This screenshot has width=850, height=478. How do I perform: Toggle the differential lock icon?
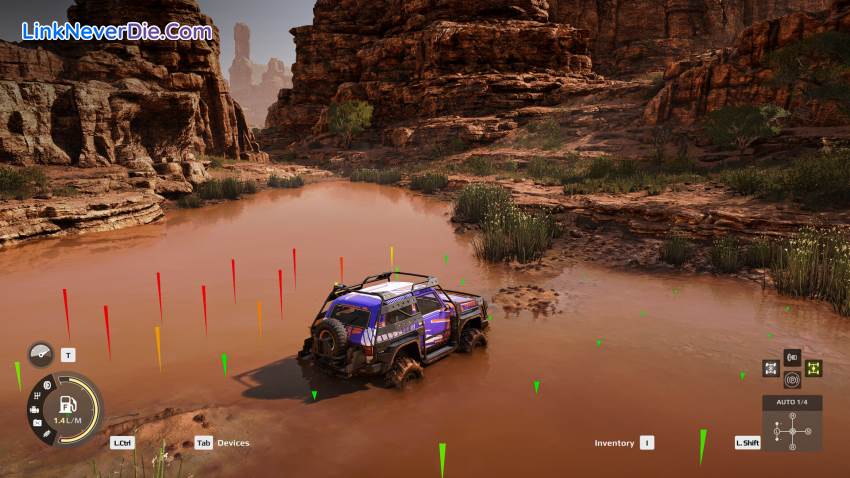771,368
